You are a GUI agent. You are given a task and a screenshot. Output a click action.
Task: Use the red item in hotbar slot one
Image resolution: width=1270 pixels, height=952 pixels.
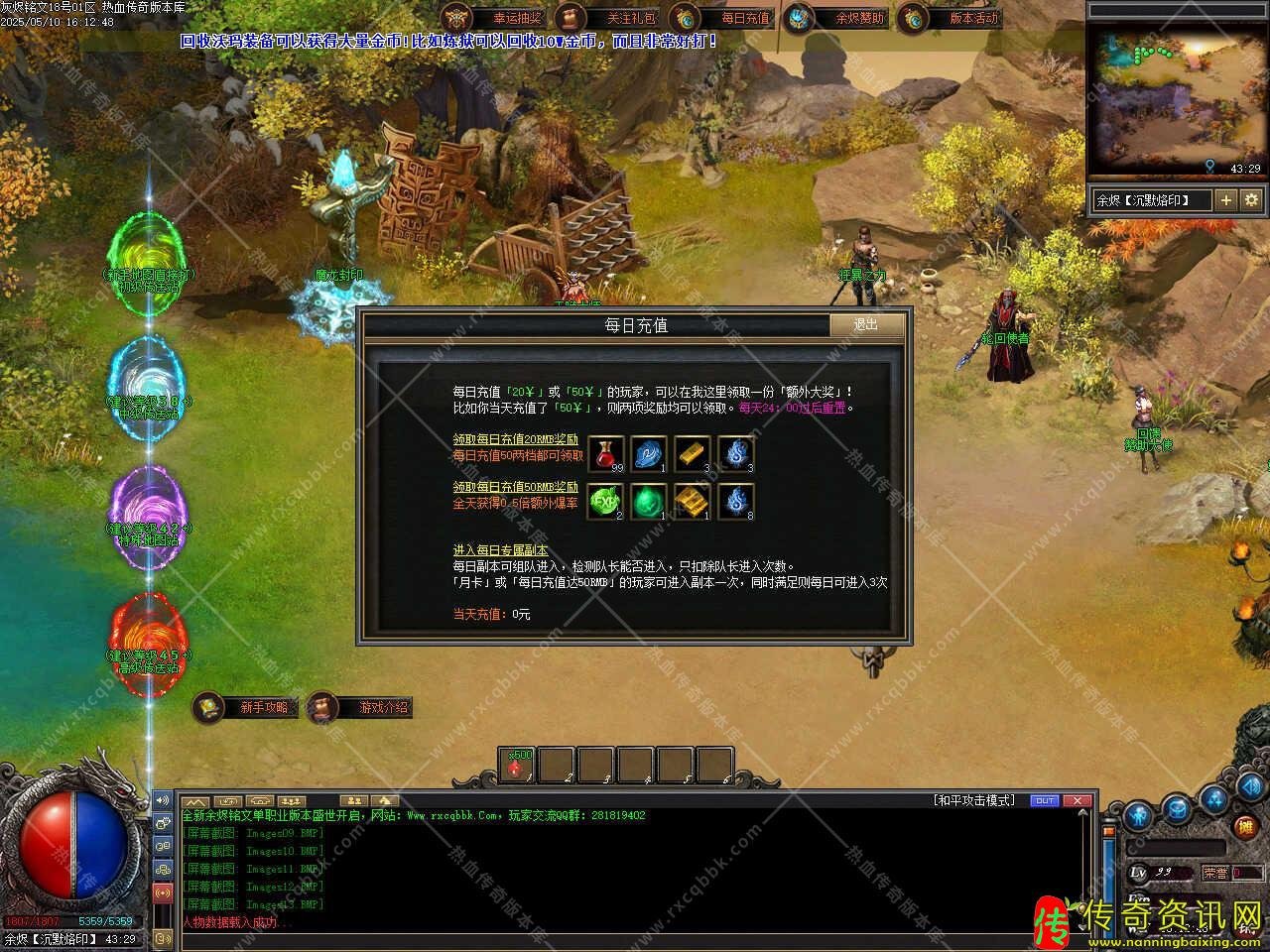[x=517, y=765]
